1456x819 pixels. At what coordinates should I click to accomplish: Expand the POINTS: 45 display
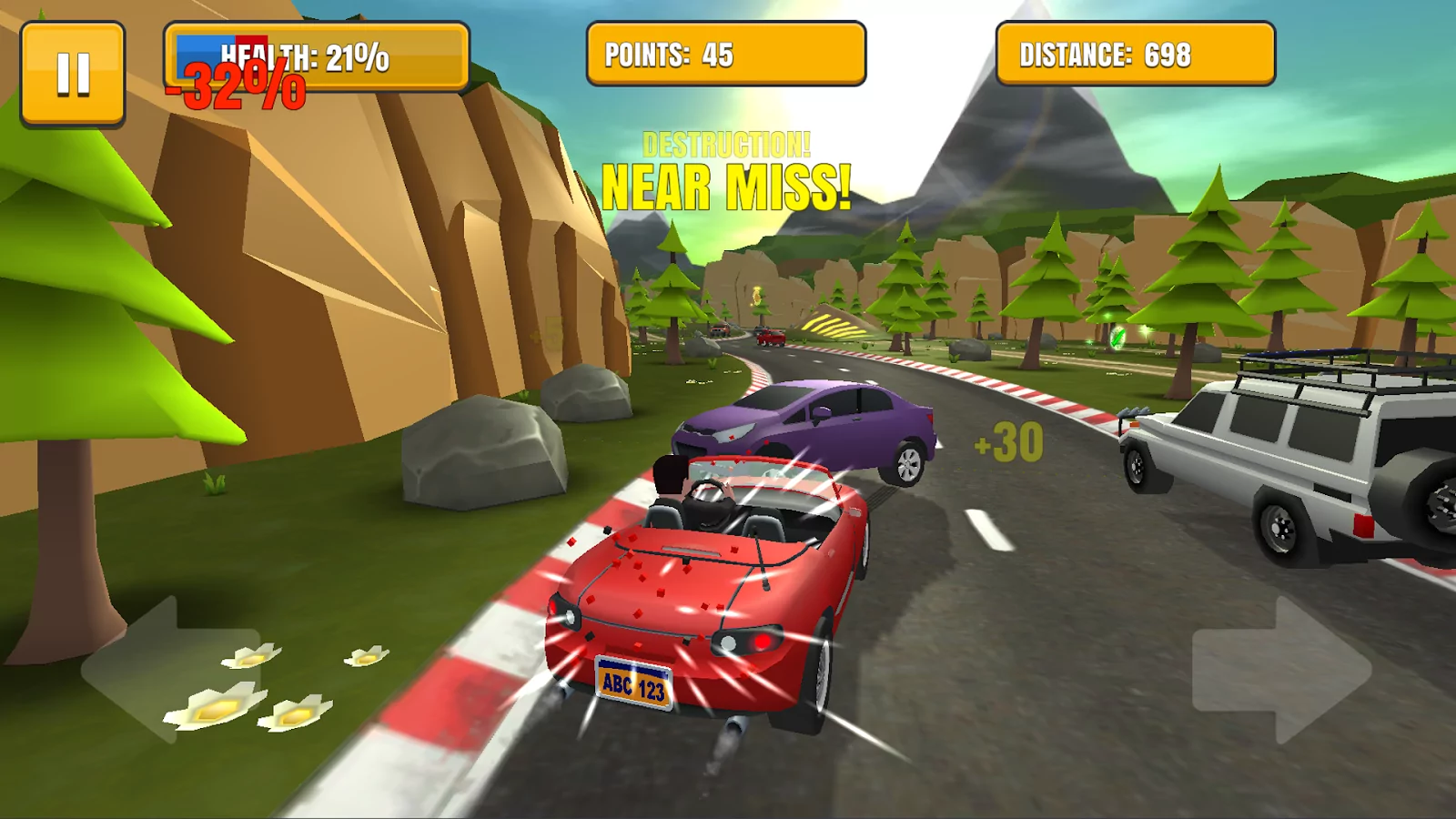725,55
